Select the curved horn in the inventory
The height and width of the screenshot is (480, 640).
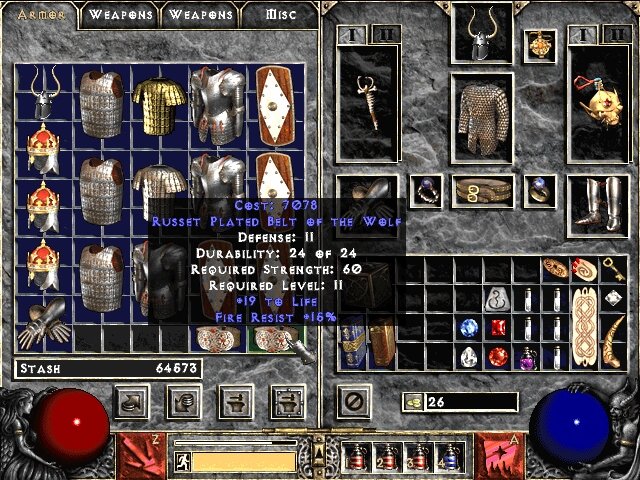coord(614,342)
